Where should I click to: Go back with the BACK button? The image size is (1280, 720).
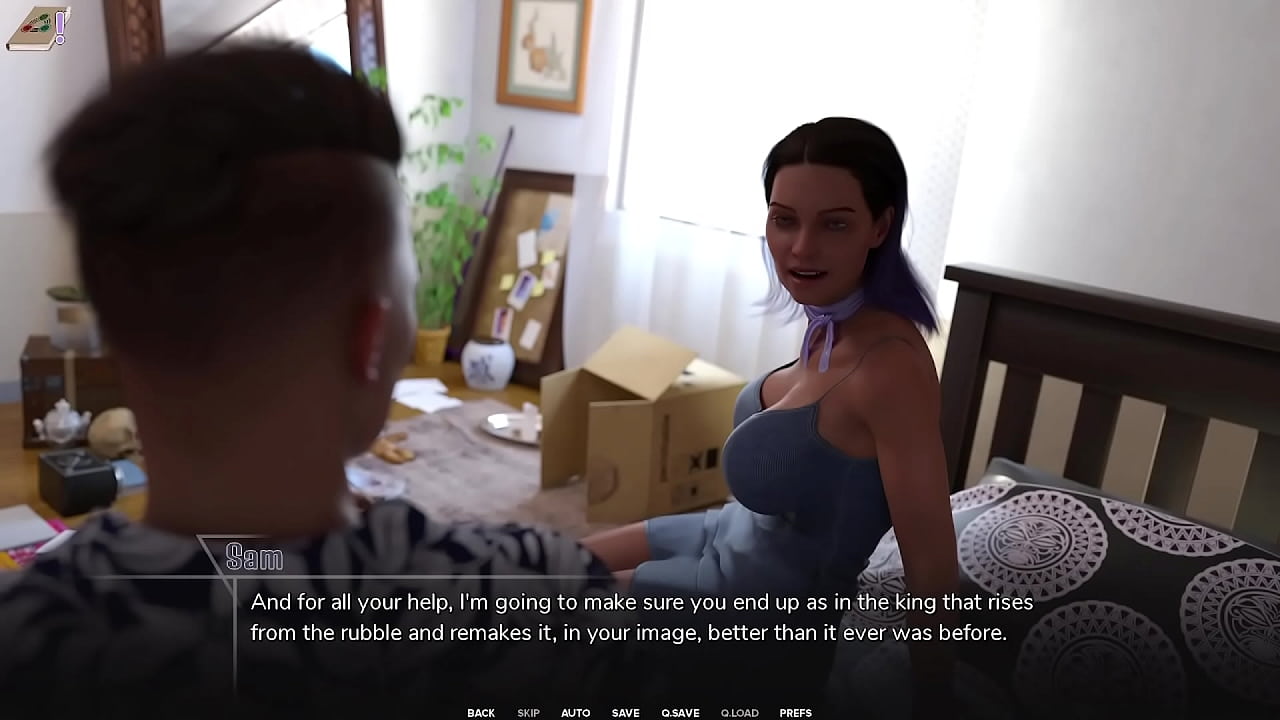[481, 713]
